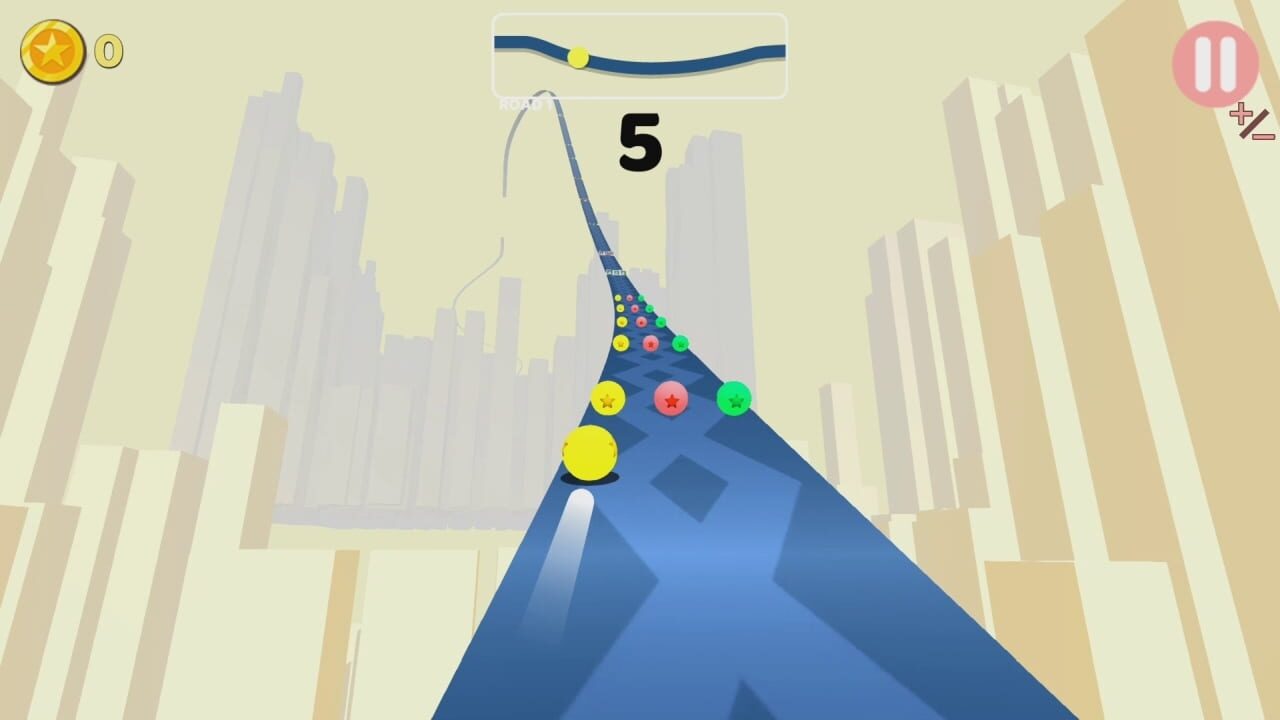
Task: Expand the track progress panel at top center
Action: [x=639, y=58]
